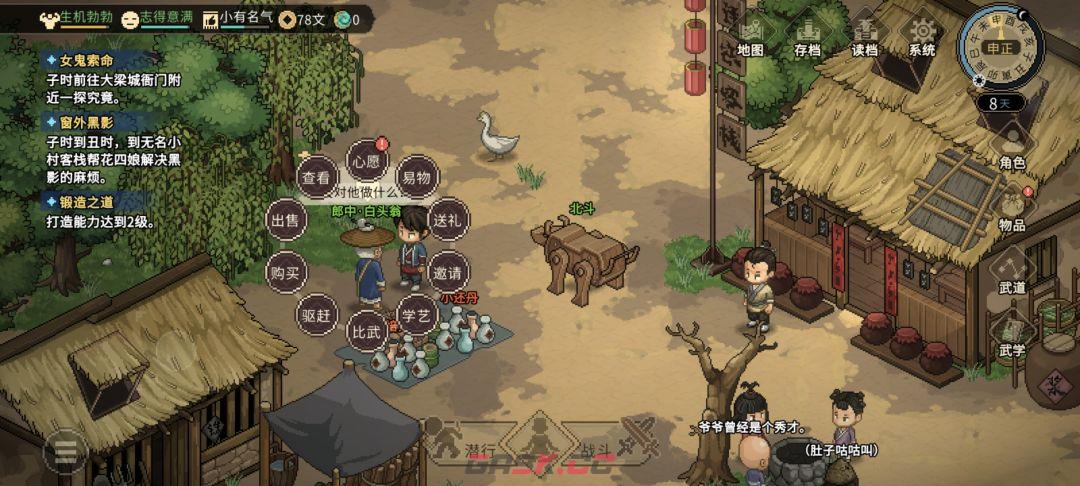Open the 物品 inventory bag

click(x=1012, y=209)
